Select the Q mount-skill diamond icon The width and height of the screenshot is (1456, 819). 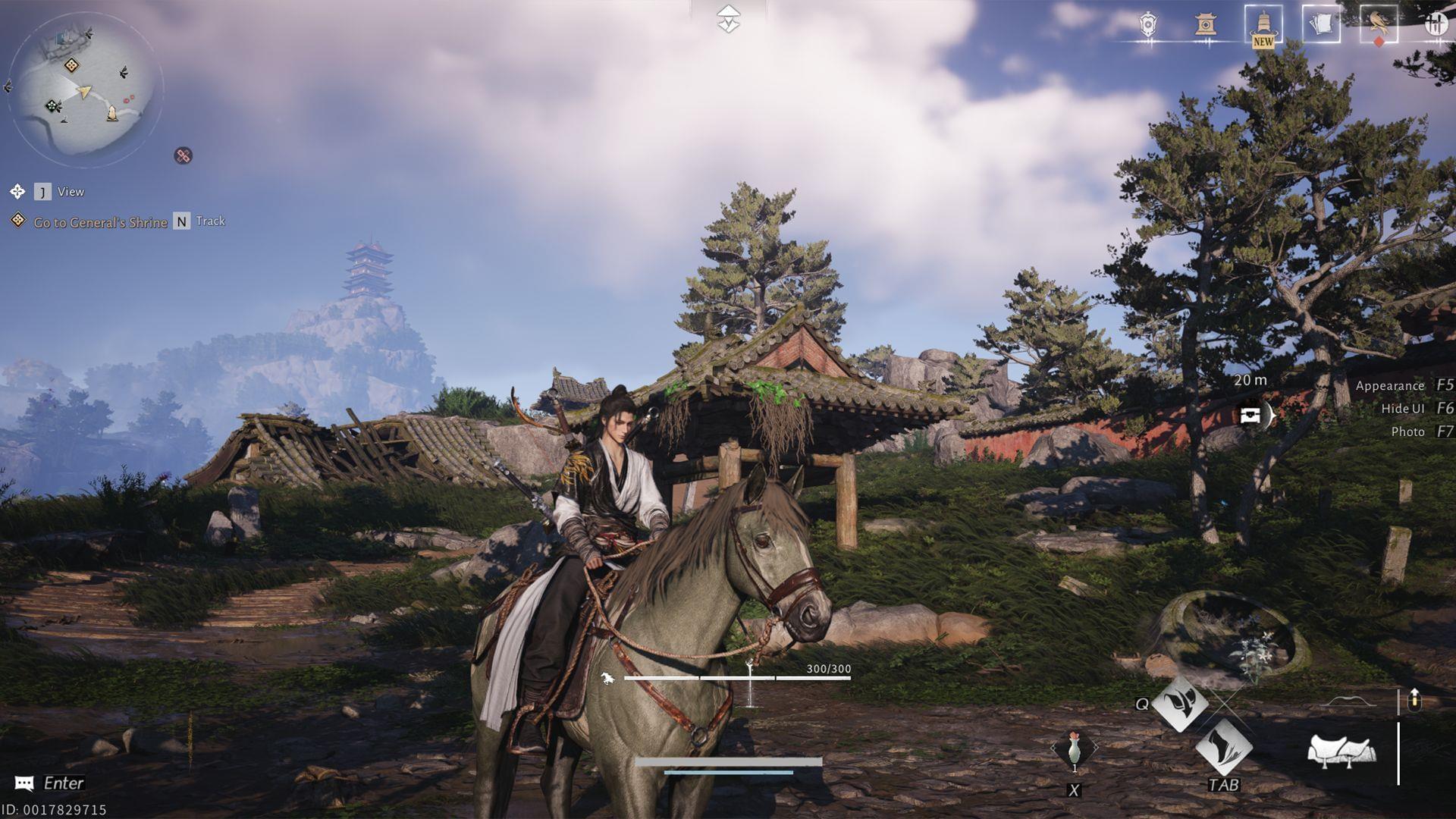tap(1181, 705)
